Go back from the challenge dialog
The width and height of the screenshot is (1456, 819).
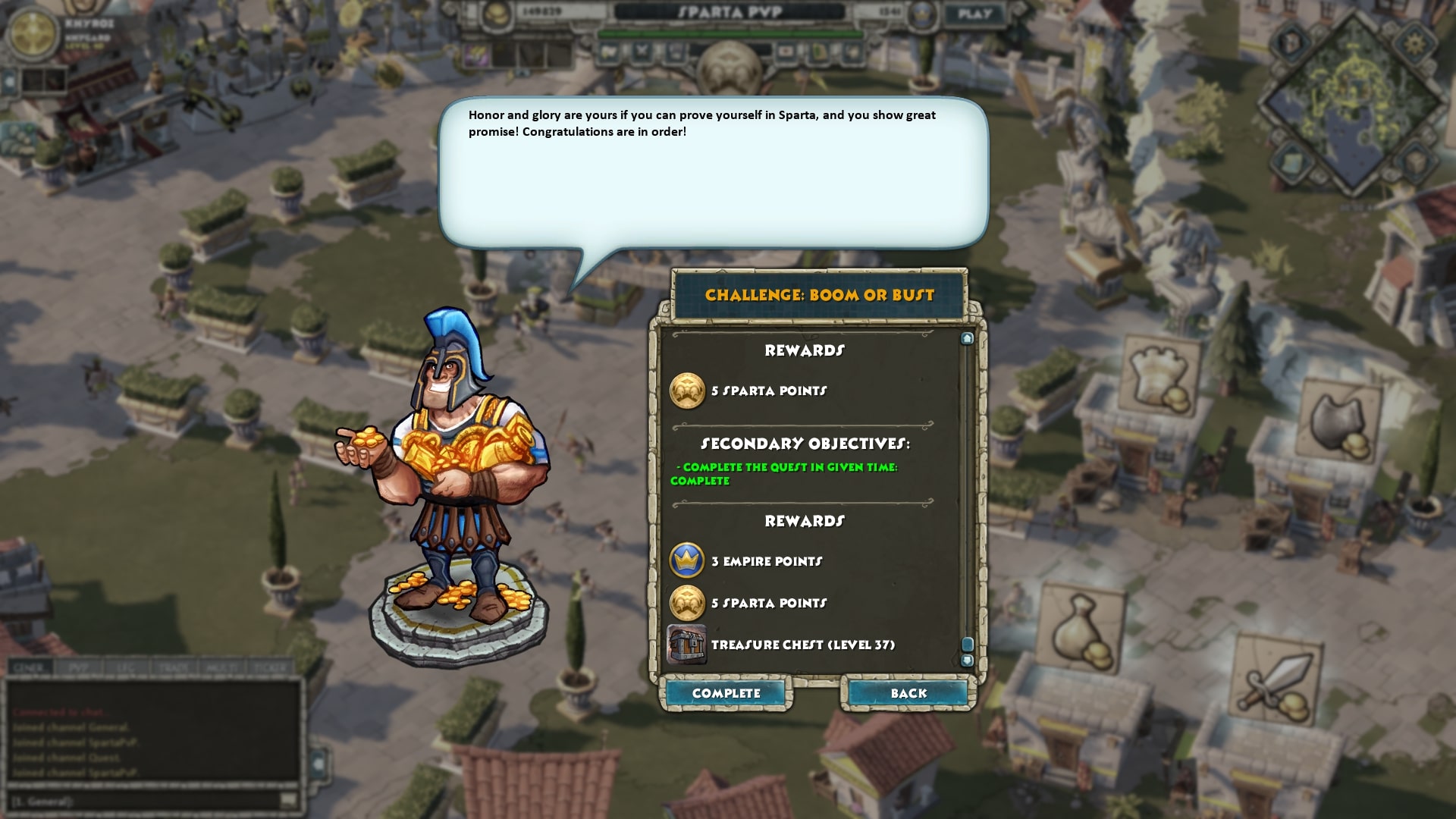[x=908, y=693]
